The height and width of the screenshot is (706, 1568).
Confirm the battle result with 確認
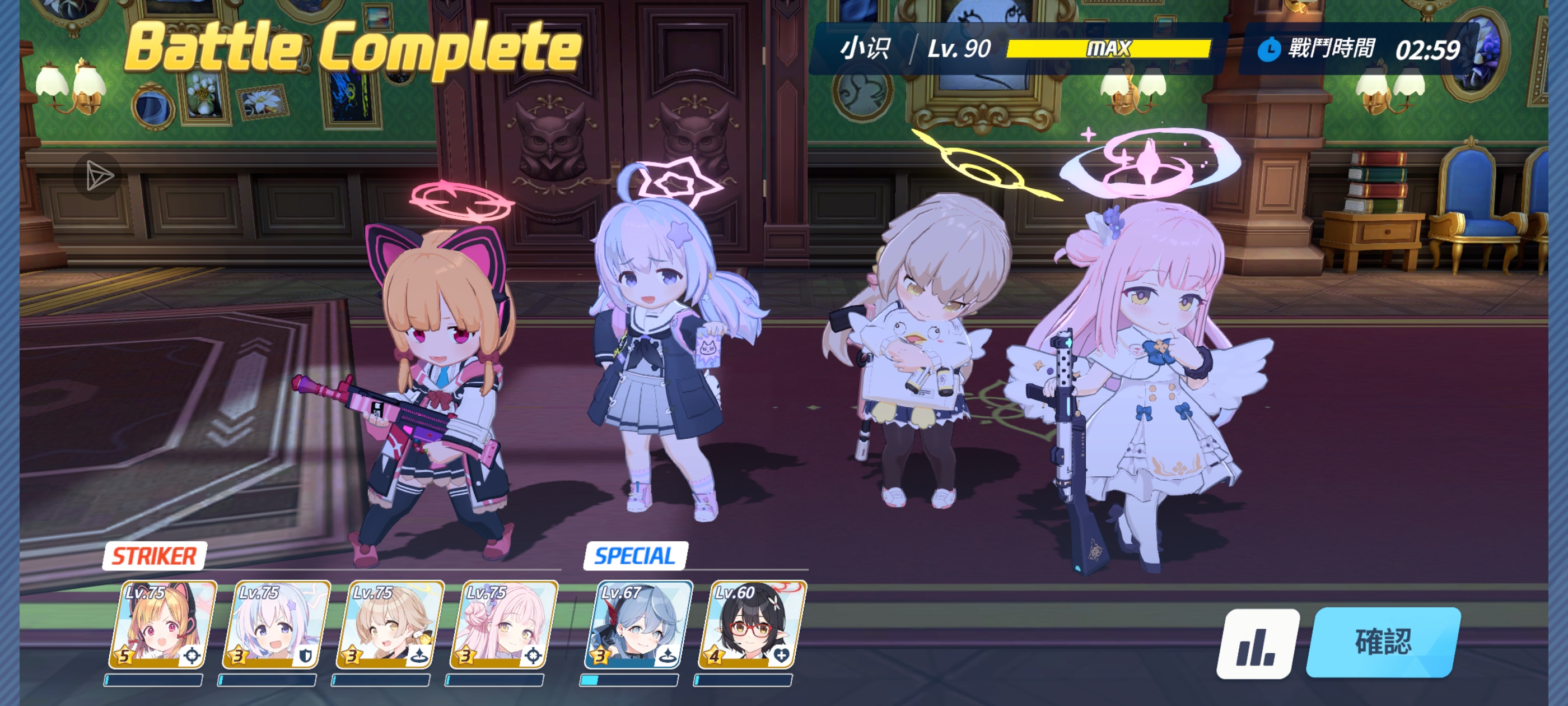click(x=1382, y=642)
